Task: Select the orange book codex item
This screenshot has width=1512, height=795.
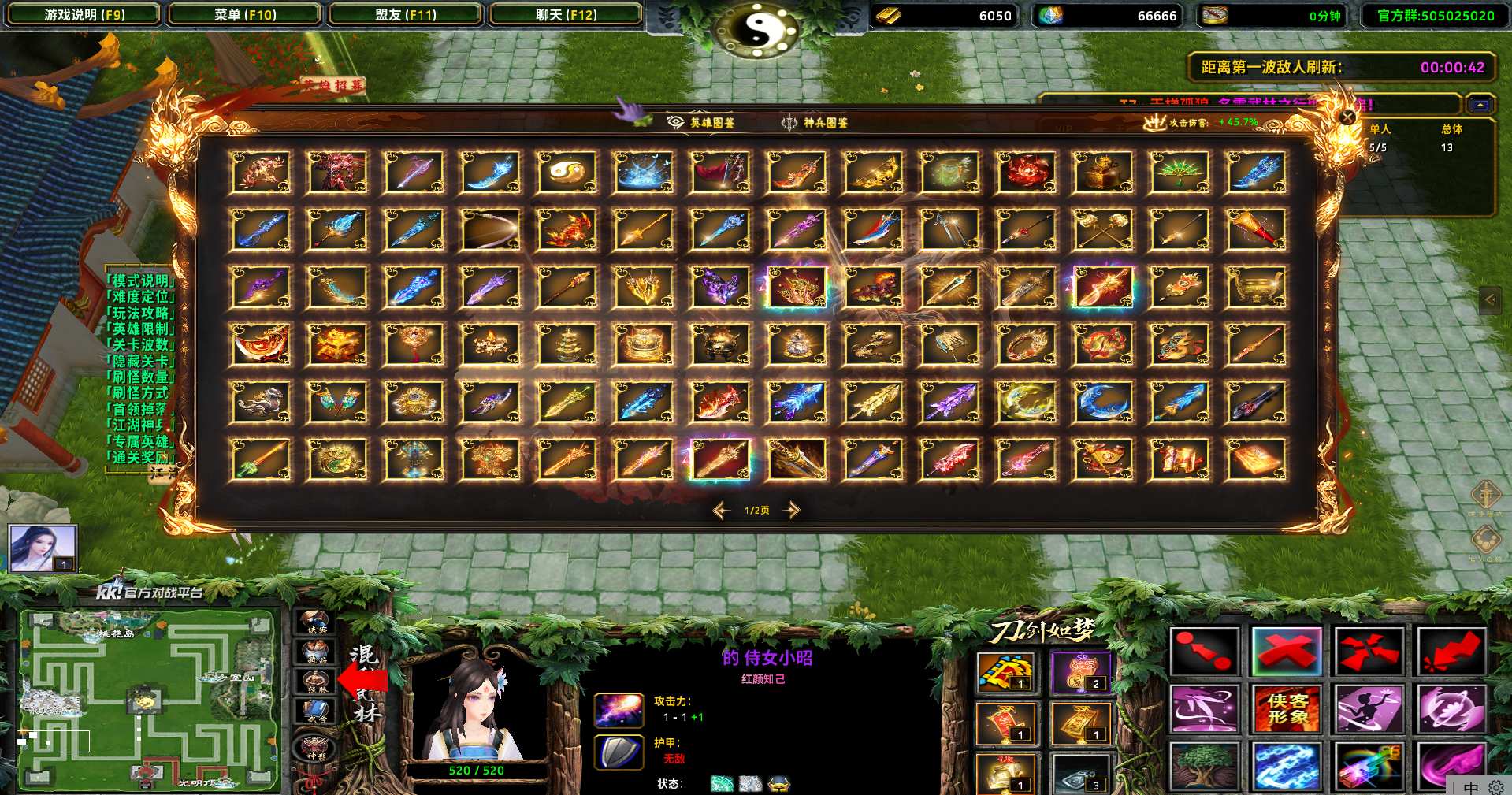Action: [1255, 459]
